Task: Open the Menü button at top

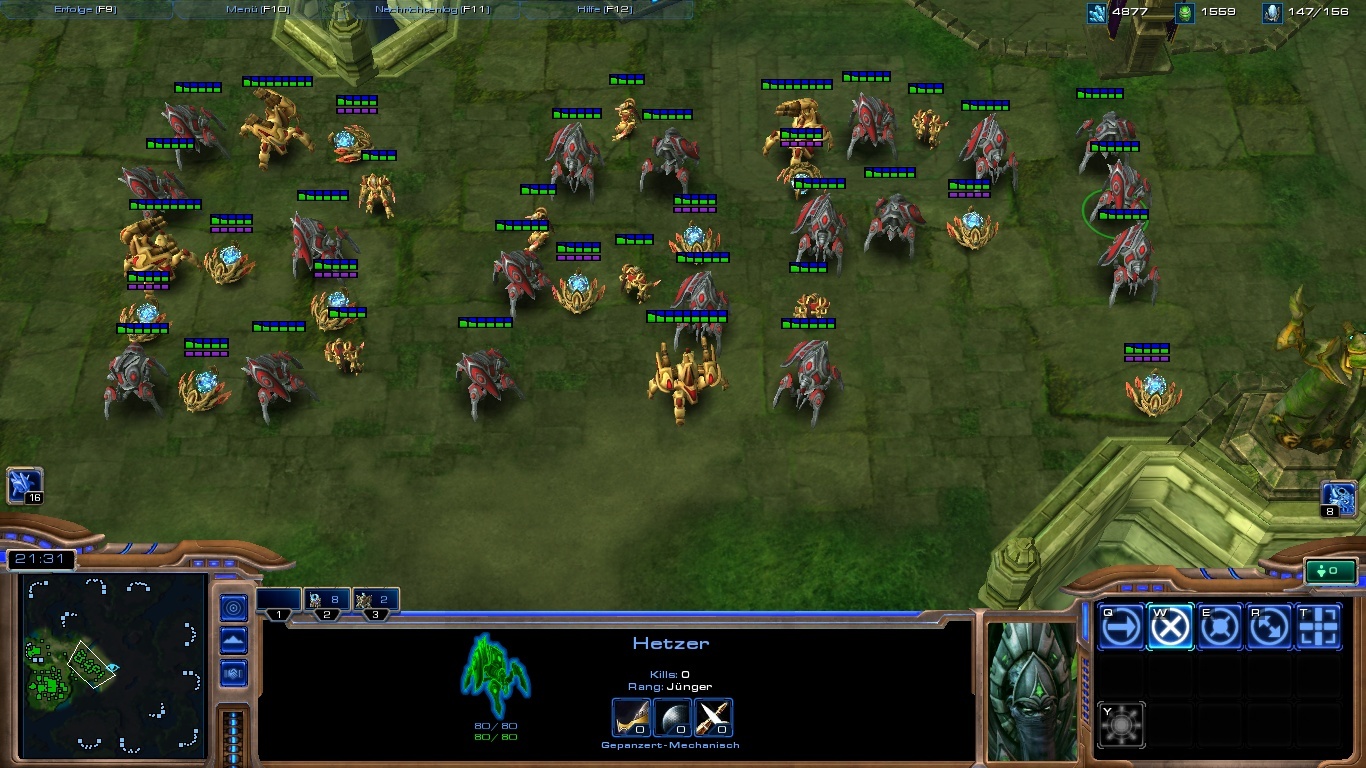Action: (x=257, y=9)
